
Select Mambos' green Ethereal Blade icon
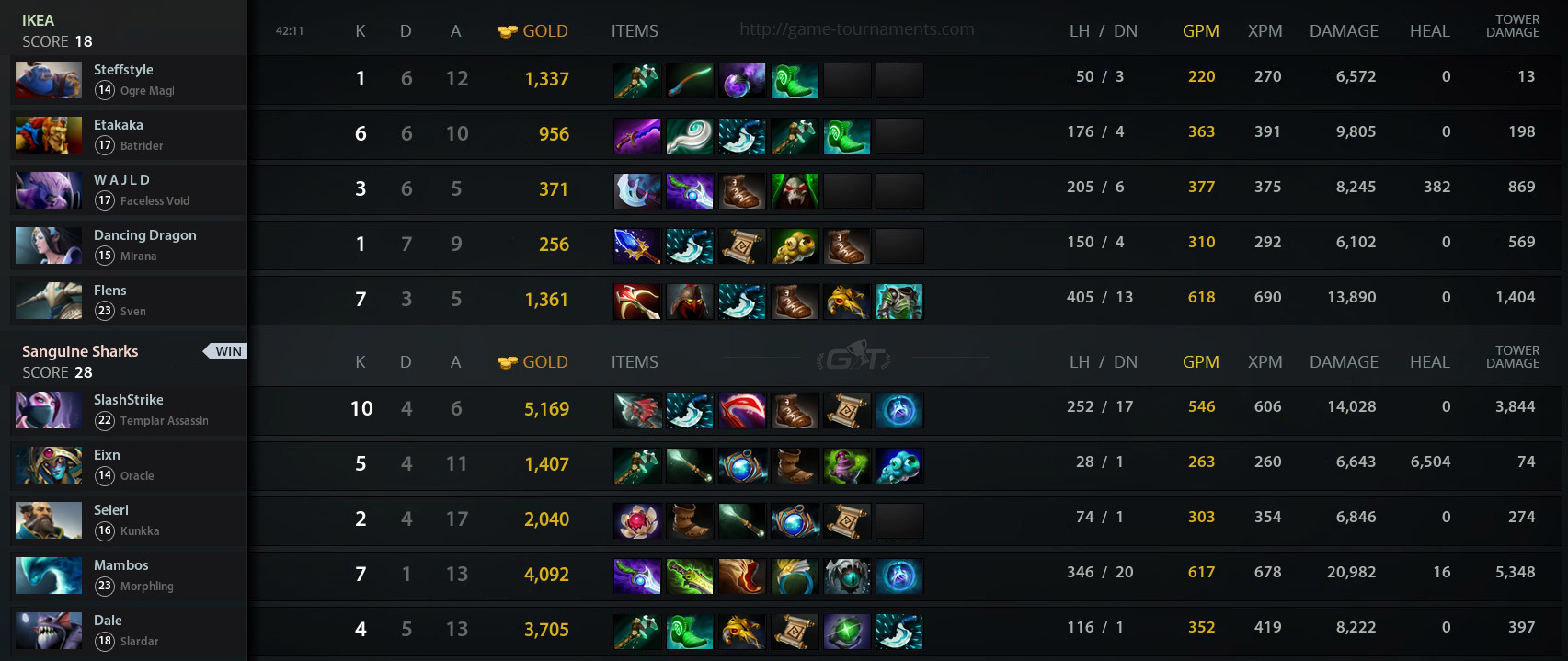point(689,576)
